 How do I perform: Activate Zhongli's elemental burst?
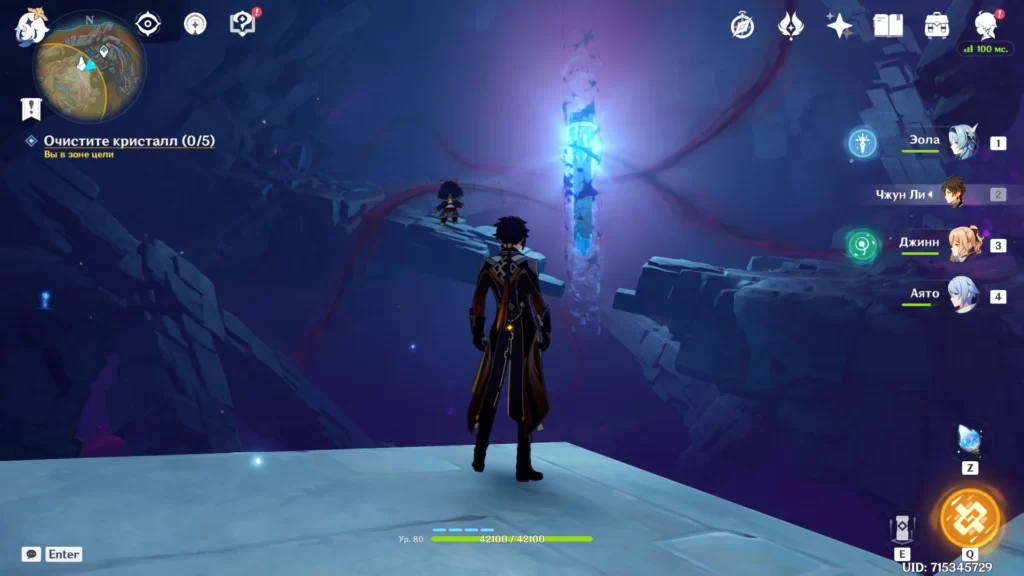[x=970, y=518]
